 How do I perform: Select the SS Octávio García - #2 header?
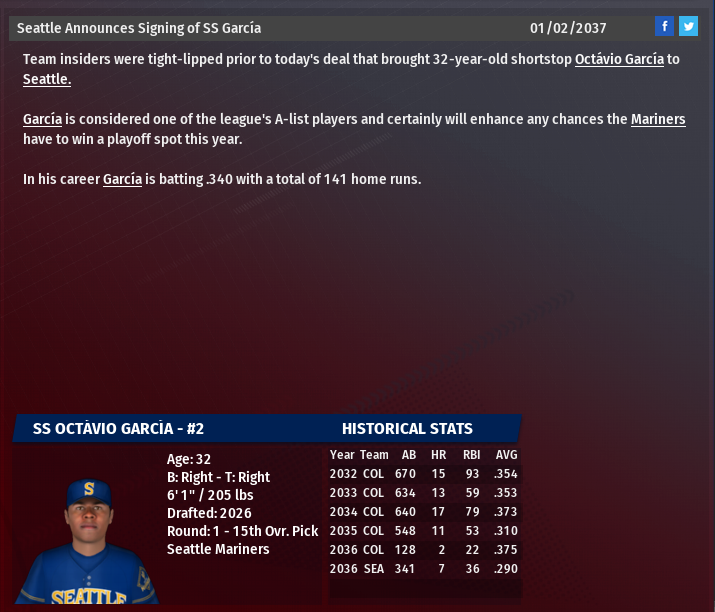(x=118, y=428)
